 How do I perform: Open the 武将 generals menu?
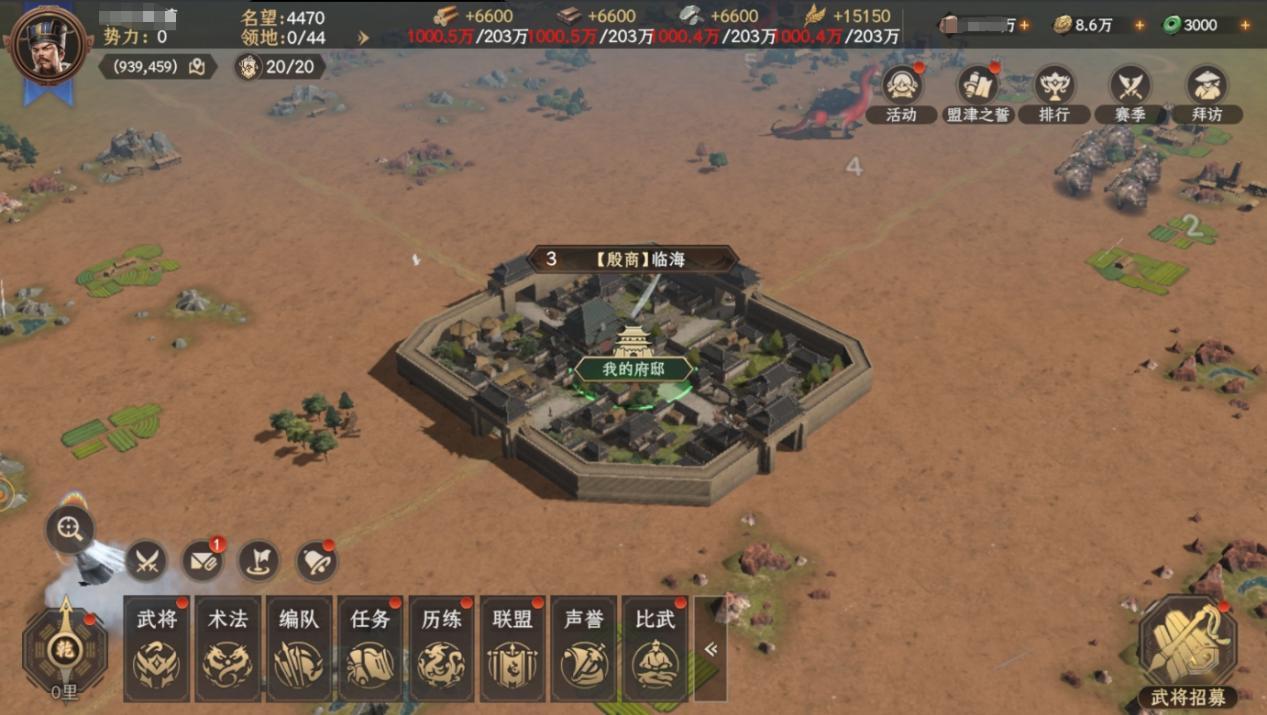point(156,648)
